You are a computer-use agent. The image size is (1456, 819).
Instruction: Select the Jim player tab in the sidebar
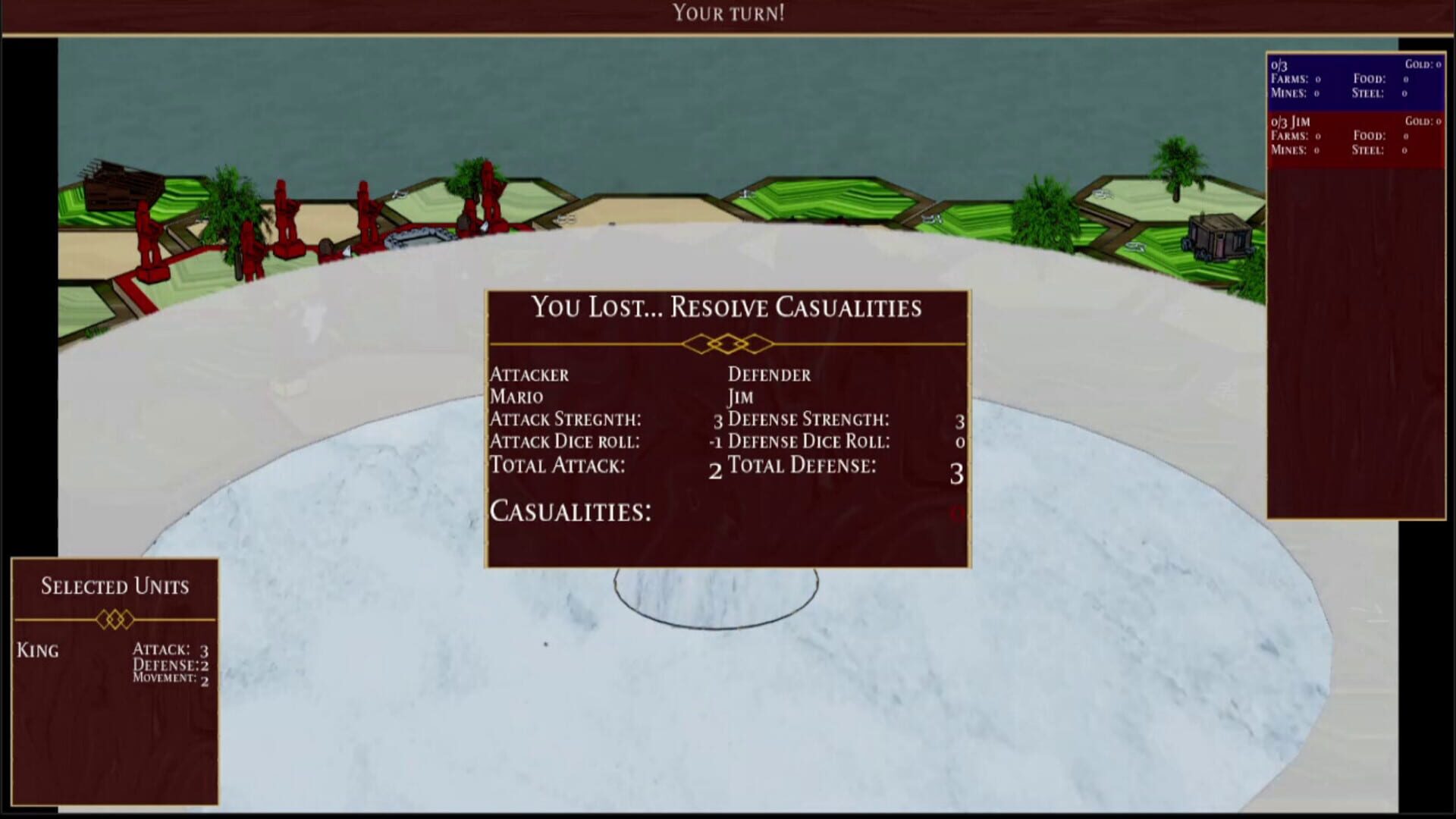point(1291,121)
